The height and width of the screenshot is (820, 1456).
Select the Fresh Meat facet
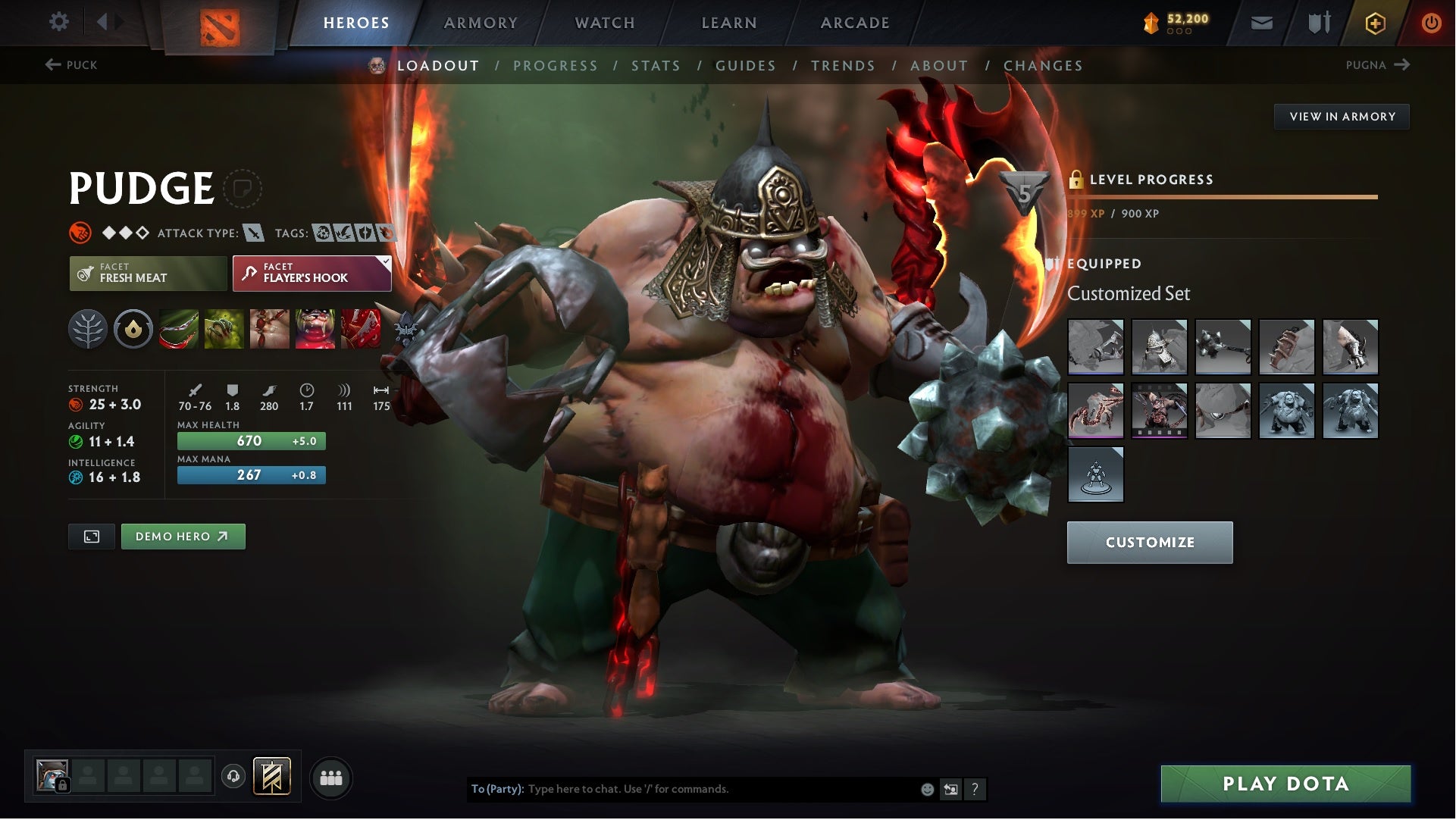click(148, 273)
